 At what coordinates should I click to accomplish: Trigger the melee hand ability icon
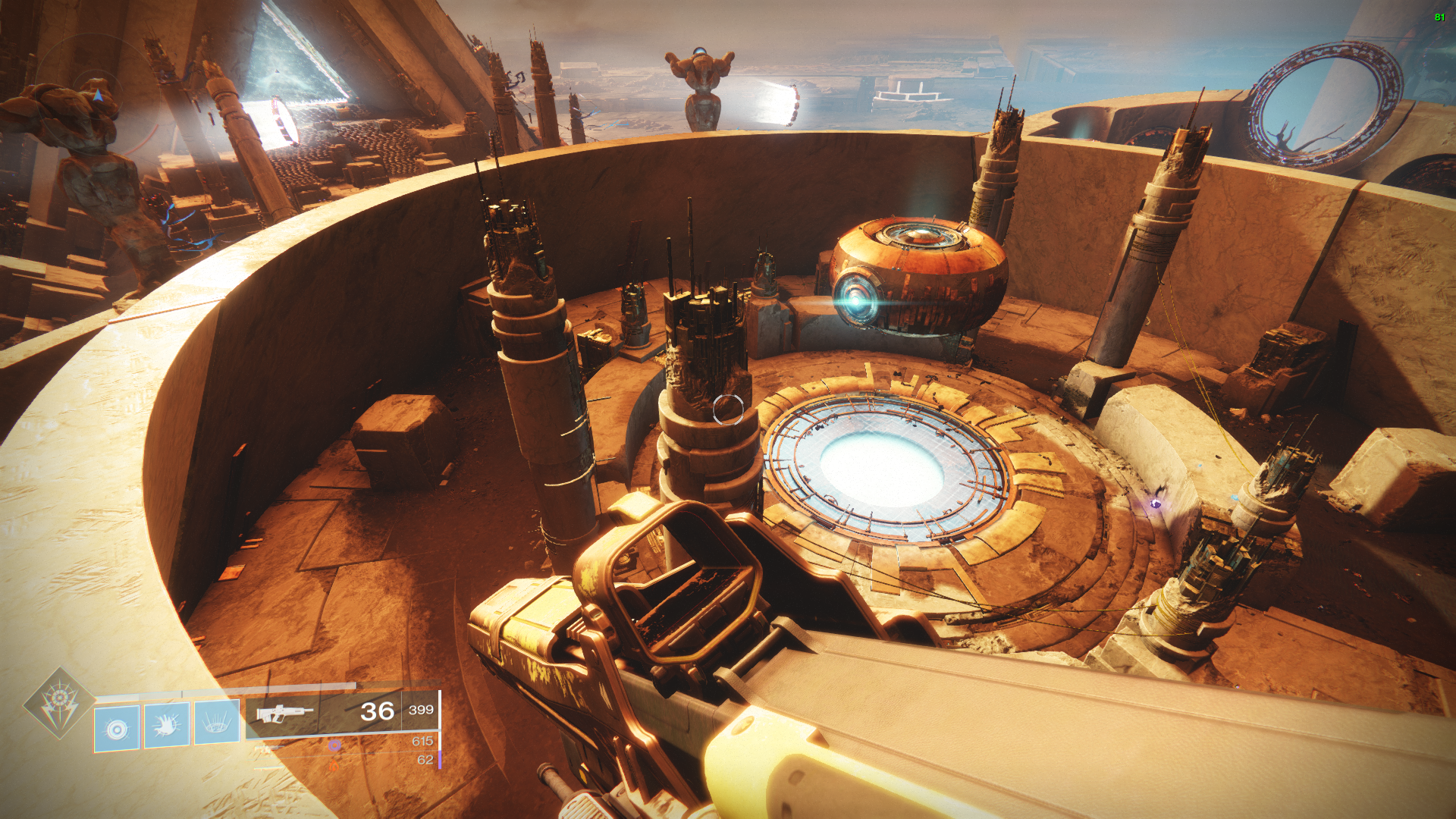coord(167,726)
